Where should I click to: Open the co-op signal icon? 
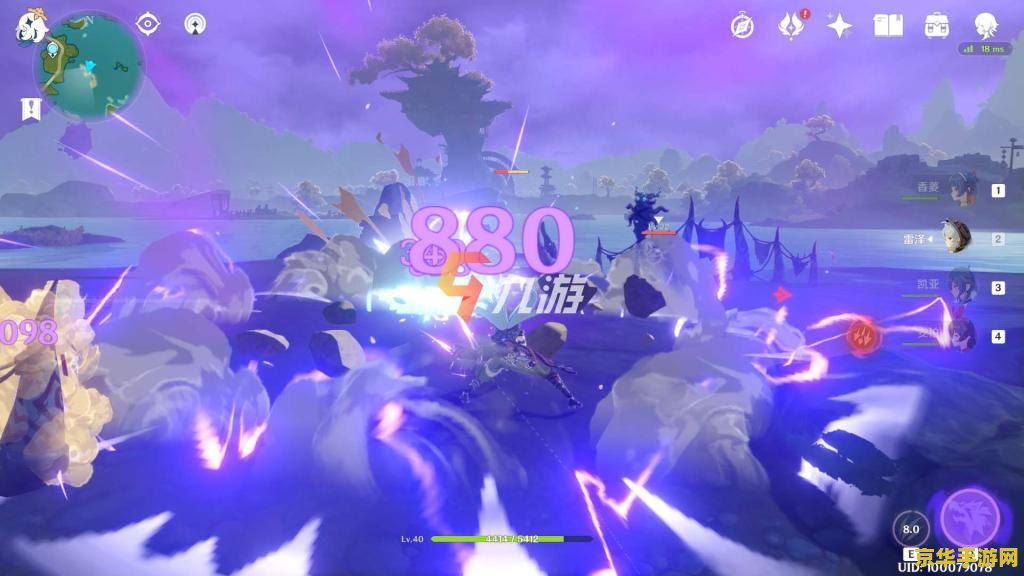point(196,24)
